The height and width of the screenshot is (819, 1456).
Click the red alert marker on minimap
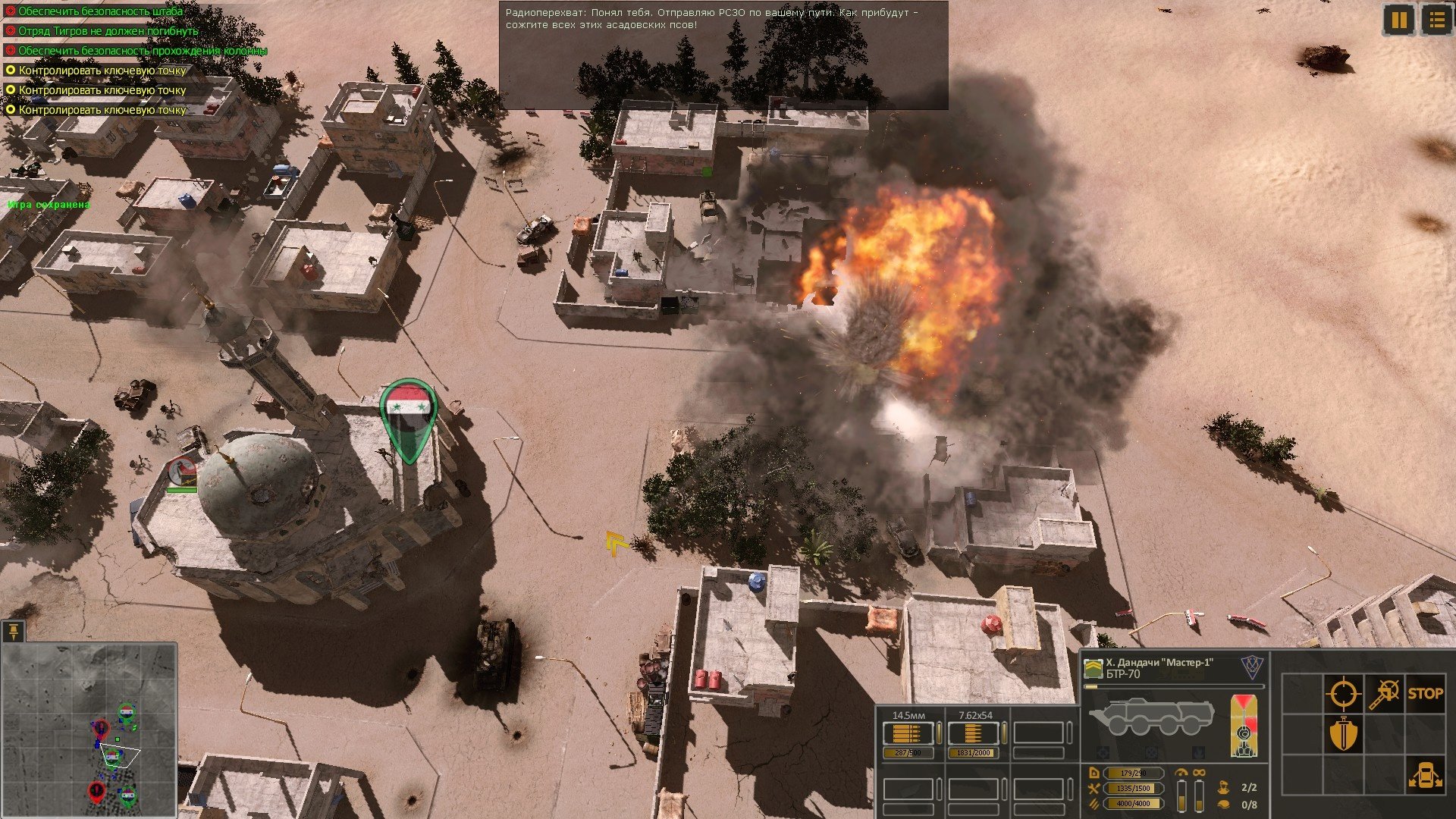click(x=96, y=792)
